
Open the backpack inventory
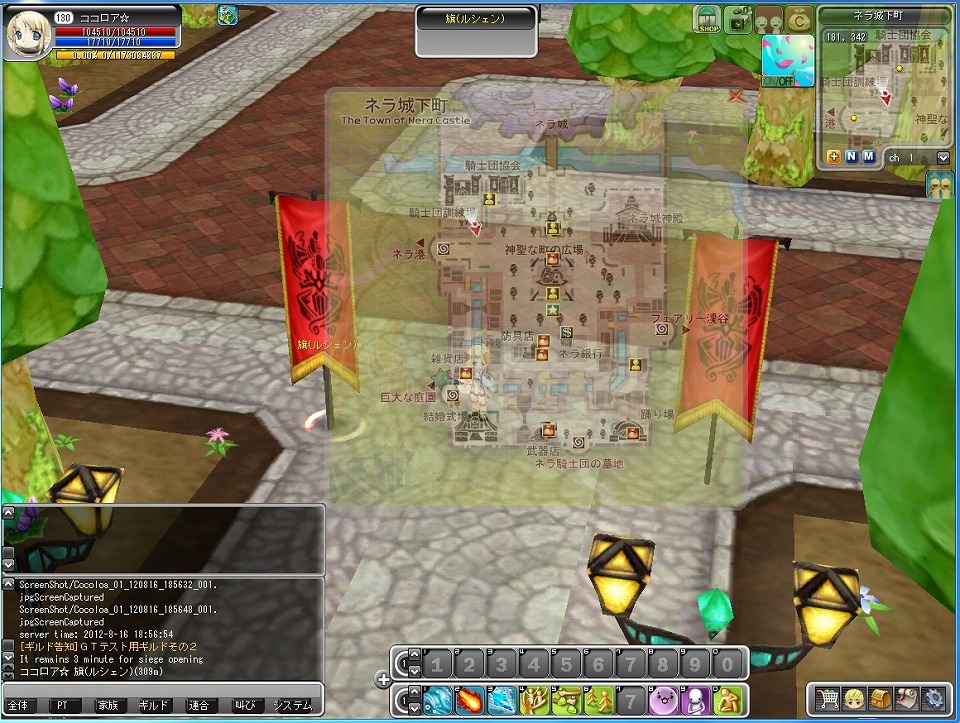[880, 698]
